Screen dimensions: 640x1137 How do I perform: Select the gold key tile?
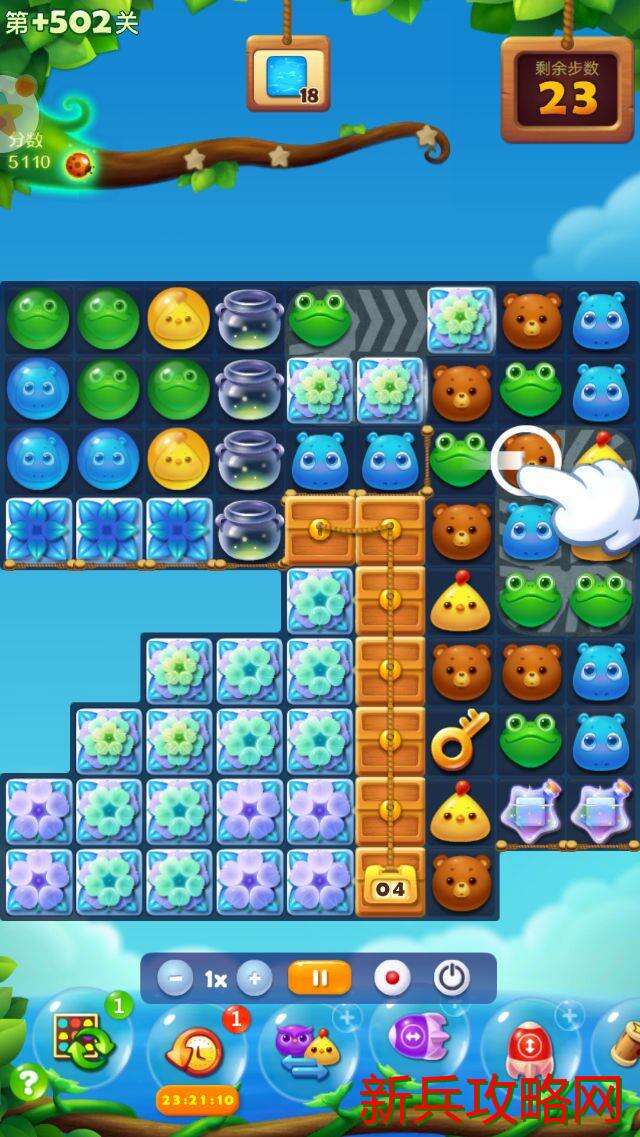coord(460,740)
